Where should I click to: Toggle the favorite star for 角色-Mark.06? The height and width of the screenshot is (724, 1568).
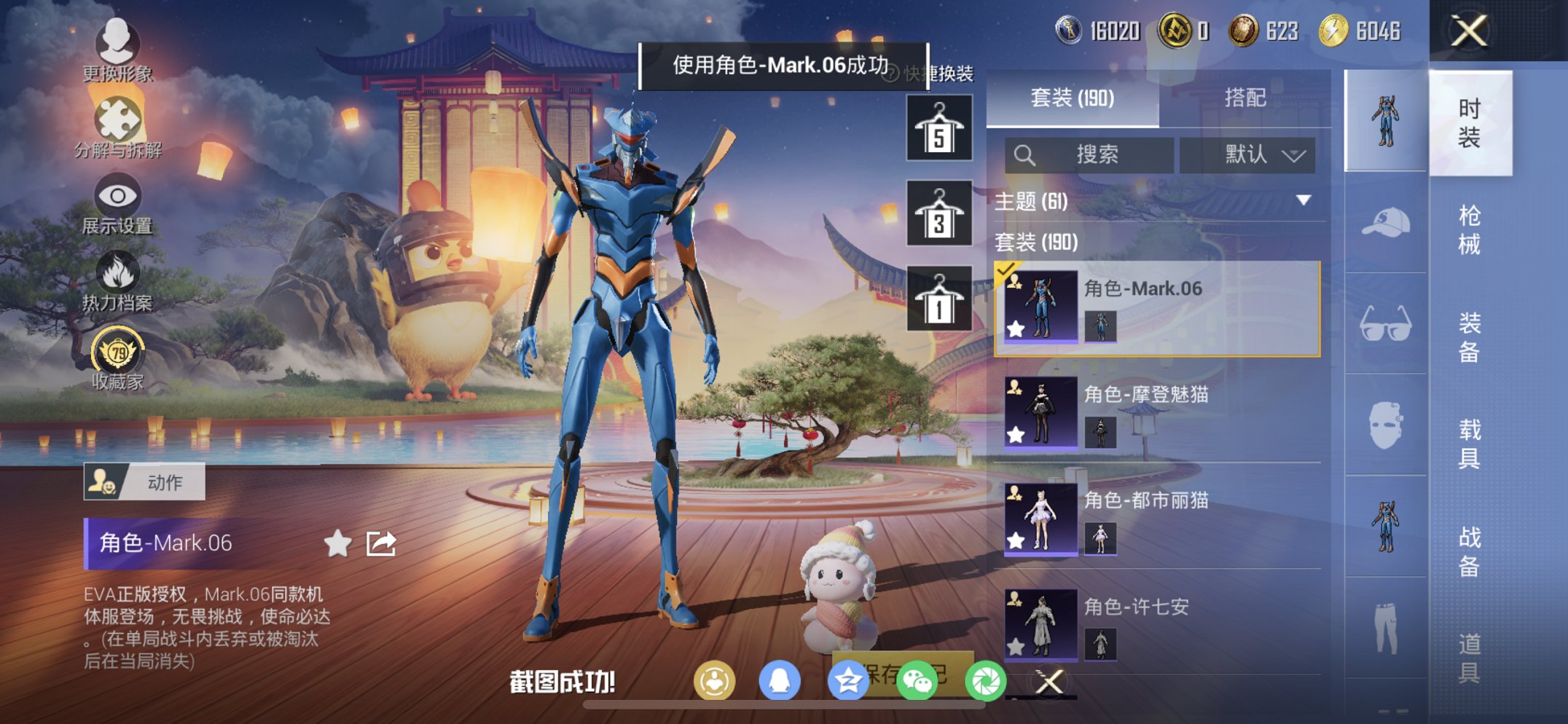pyautogui.click(x=1016, y=328)
